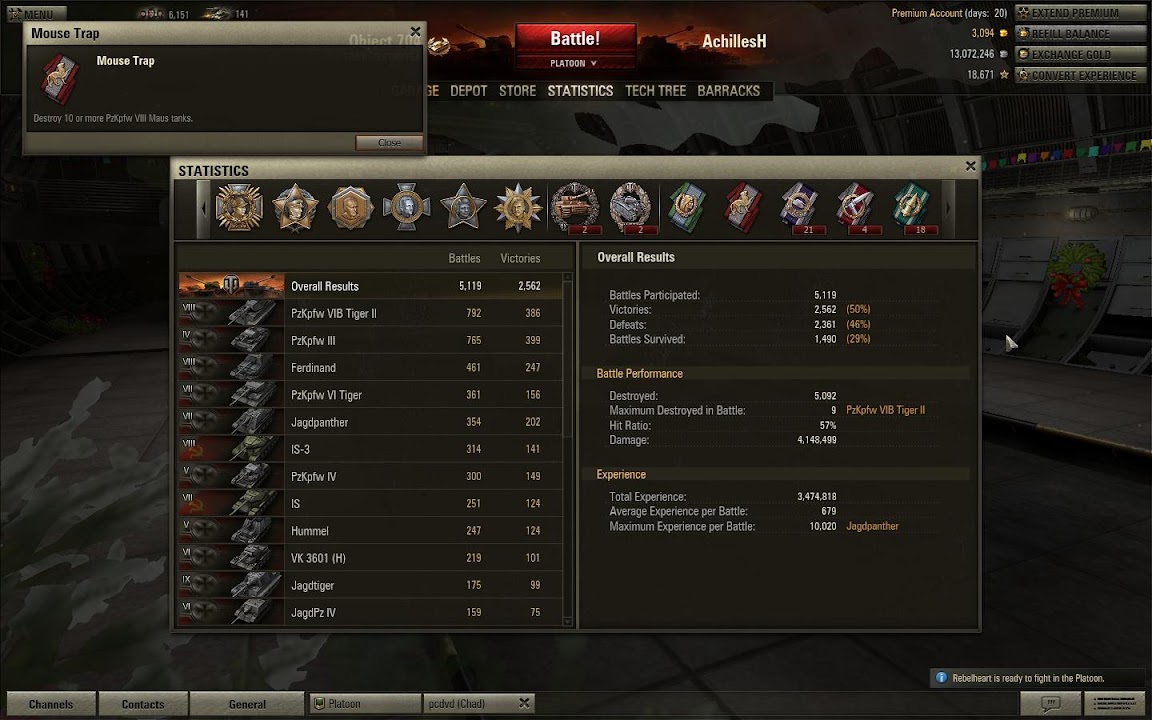Go to the Store tab
Viewport: 1152px width, 720px height.
pyautogui.click(x=517, y=91)
